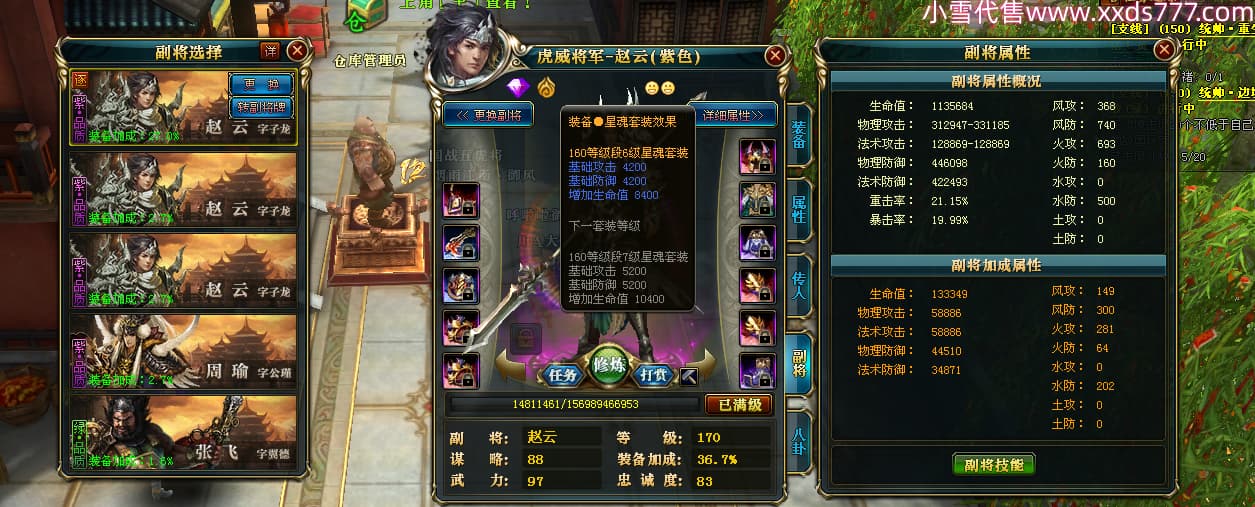Viewport: 1255px width, 507px height.
Task: Open the 传人 tab
Action: (x=799, y=286)
